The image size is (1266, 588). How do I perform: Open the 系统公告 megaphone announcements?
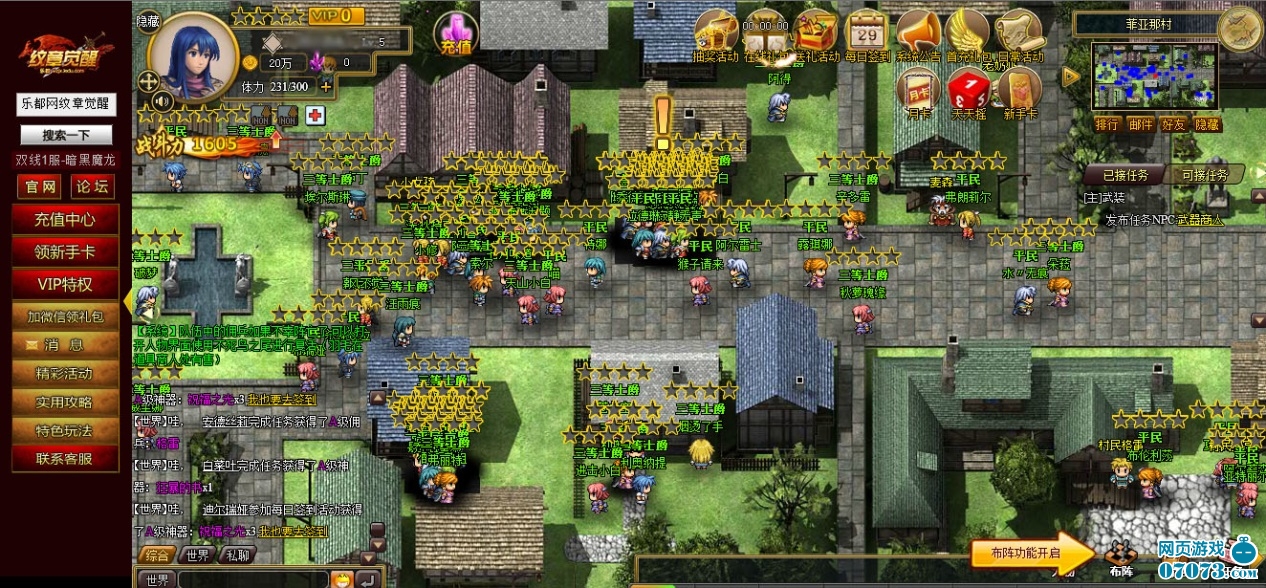click(x=916, y=31)
